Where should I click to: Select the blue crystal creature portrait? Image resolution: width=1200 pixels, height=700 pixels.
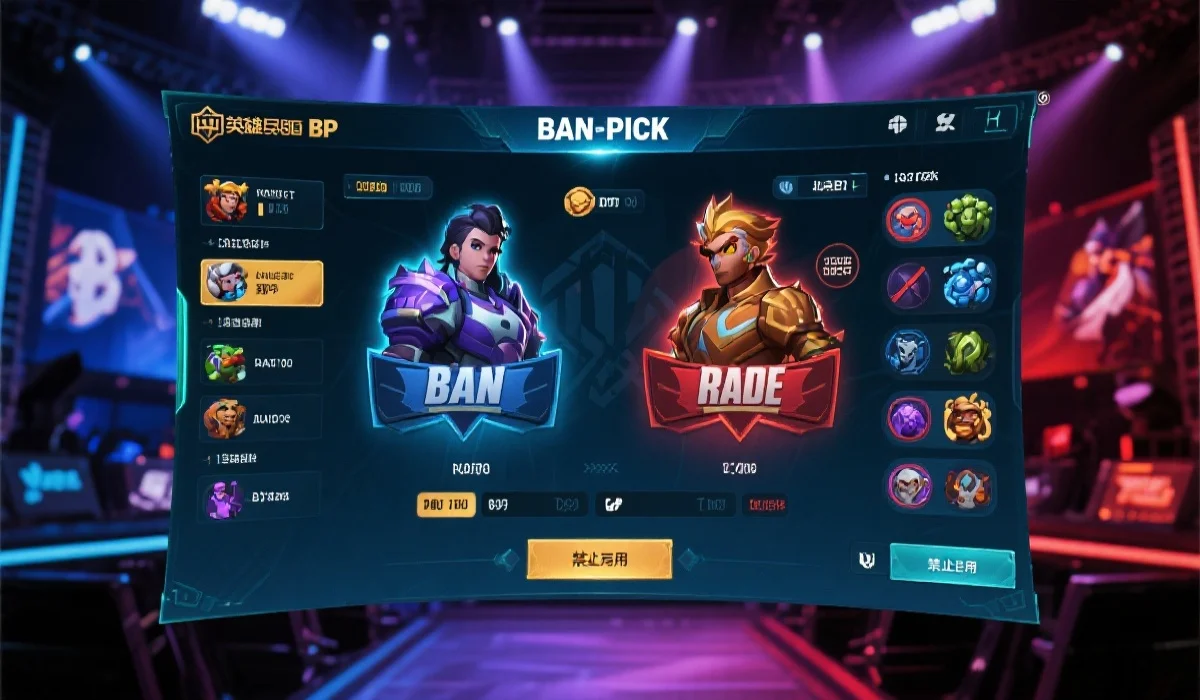[x=966, y=283]
